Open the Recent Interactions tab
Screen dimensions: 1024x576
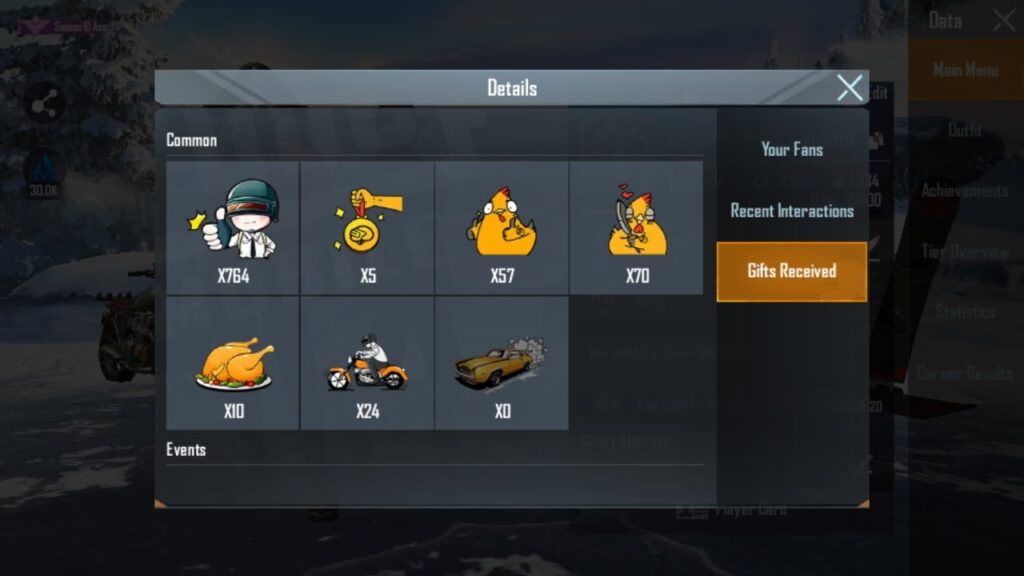(x=792, y=211)
